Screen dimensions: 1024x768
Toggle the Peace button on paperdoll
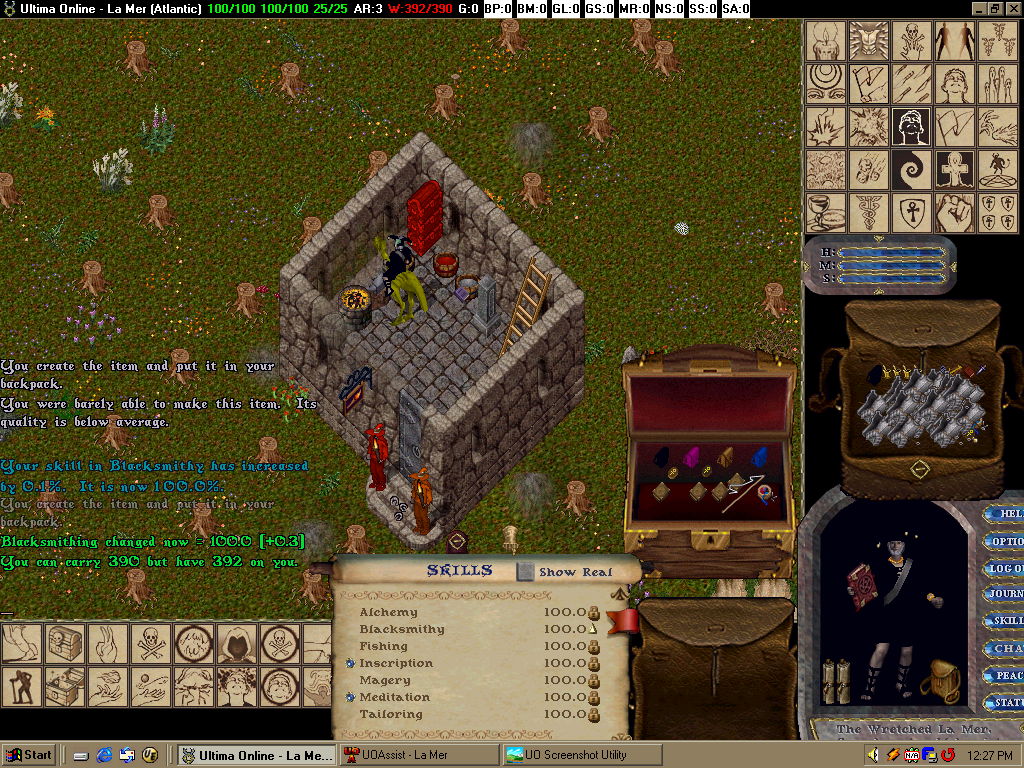tap(1004, 675)
